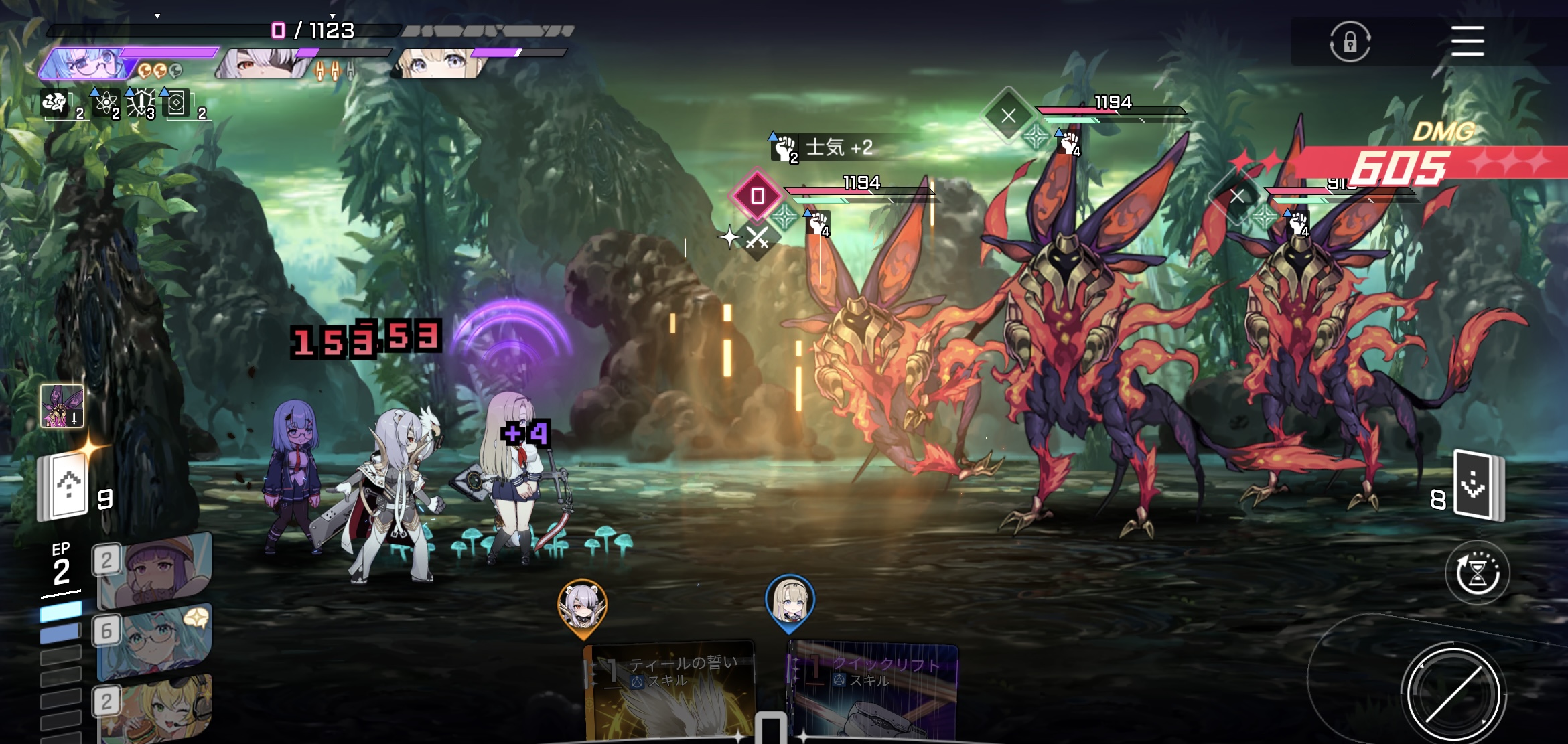View the enemy preview thumbnail
The width and height of the screenshot is (1568, 744).
pyautogui.click(x=62, y=406)
